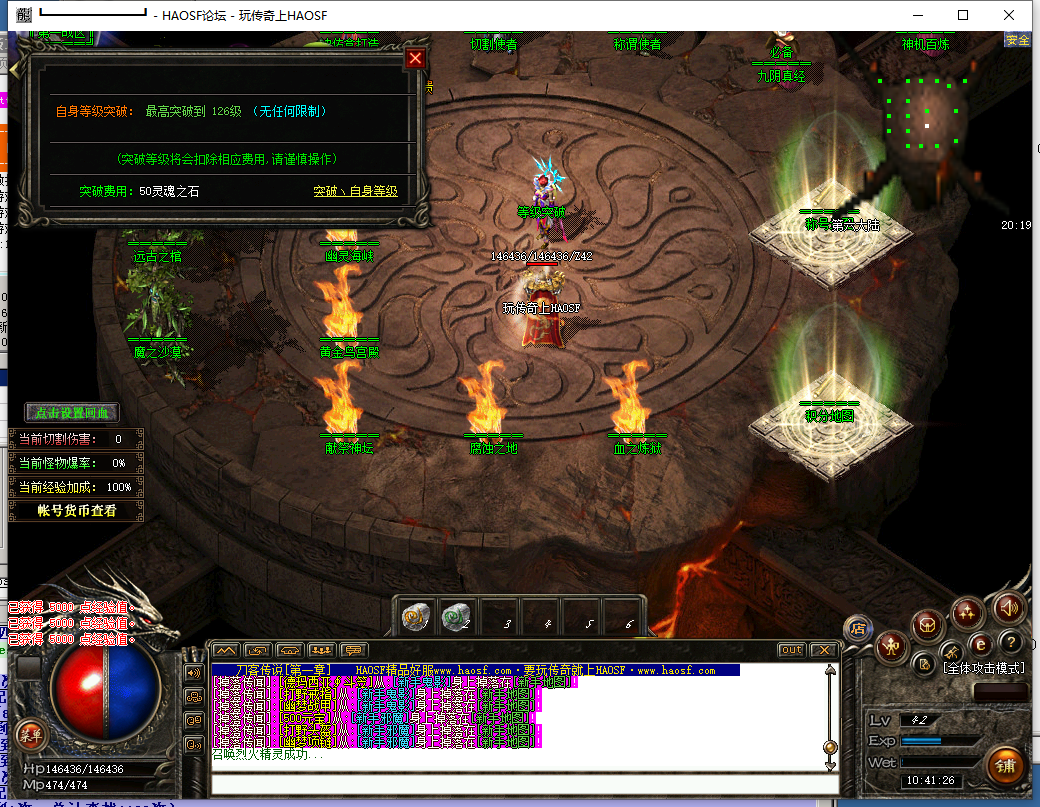
Task: Close the level breakthrough dialog
Action: coord(415,59)
